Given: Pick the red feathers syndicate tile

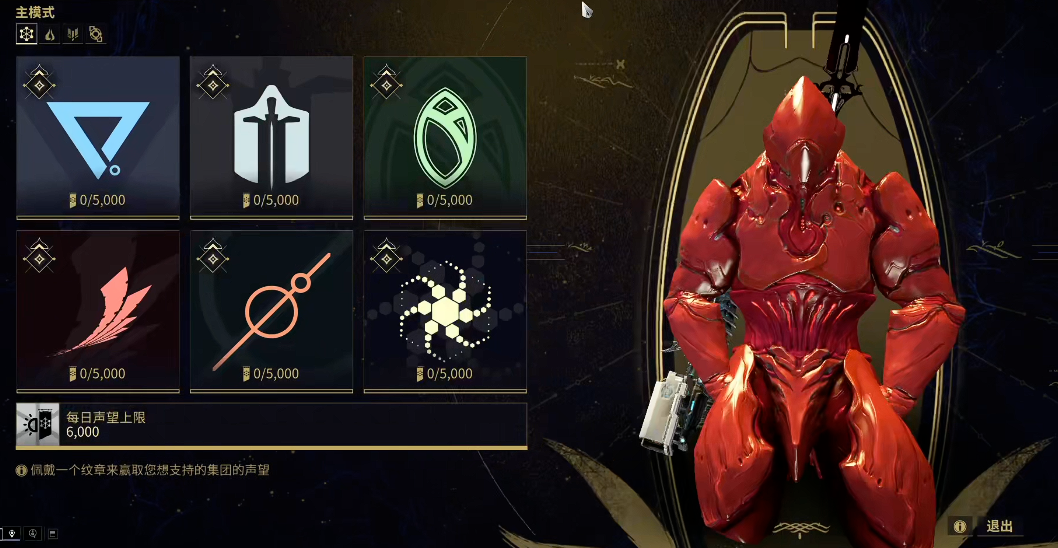Looking at the screenshot, I should [98, 311].
